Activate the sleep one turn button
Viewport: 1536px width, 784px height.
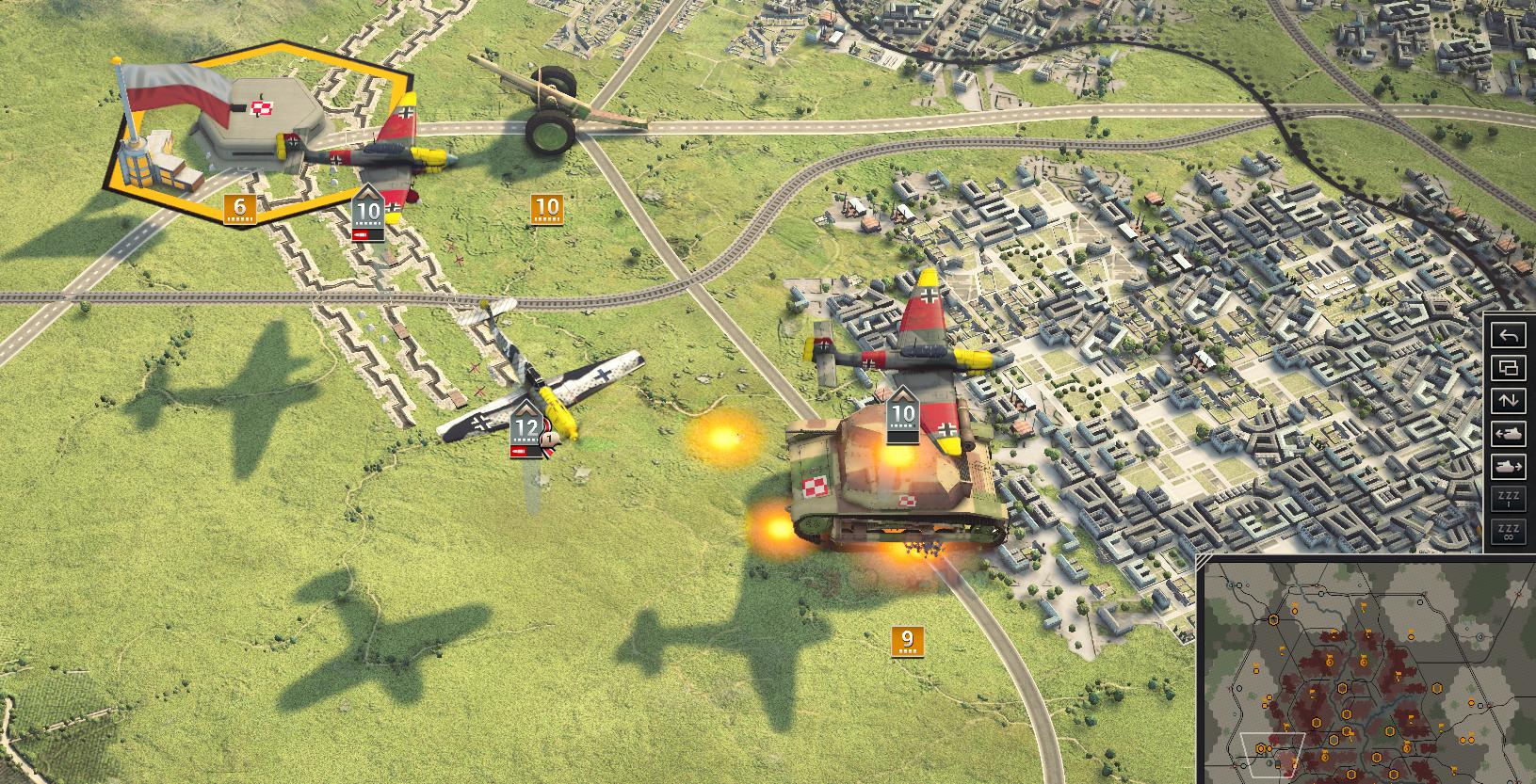[x=1510, y=500]
